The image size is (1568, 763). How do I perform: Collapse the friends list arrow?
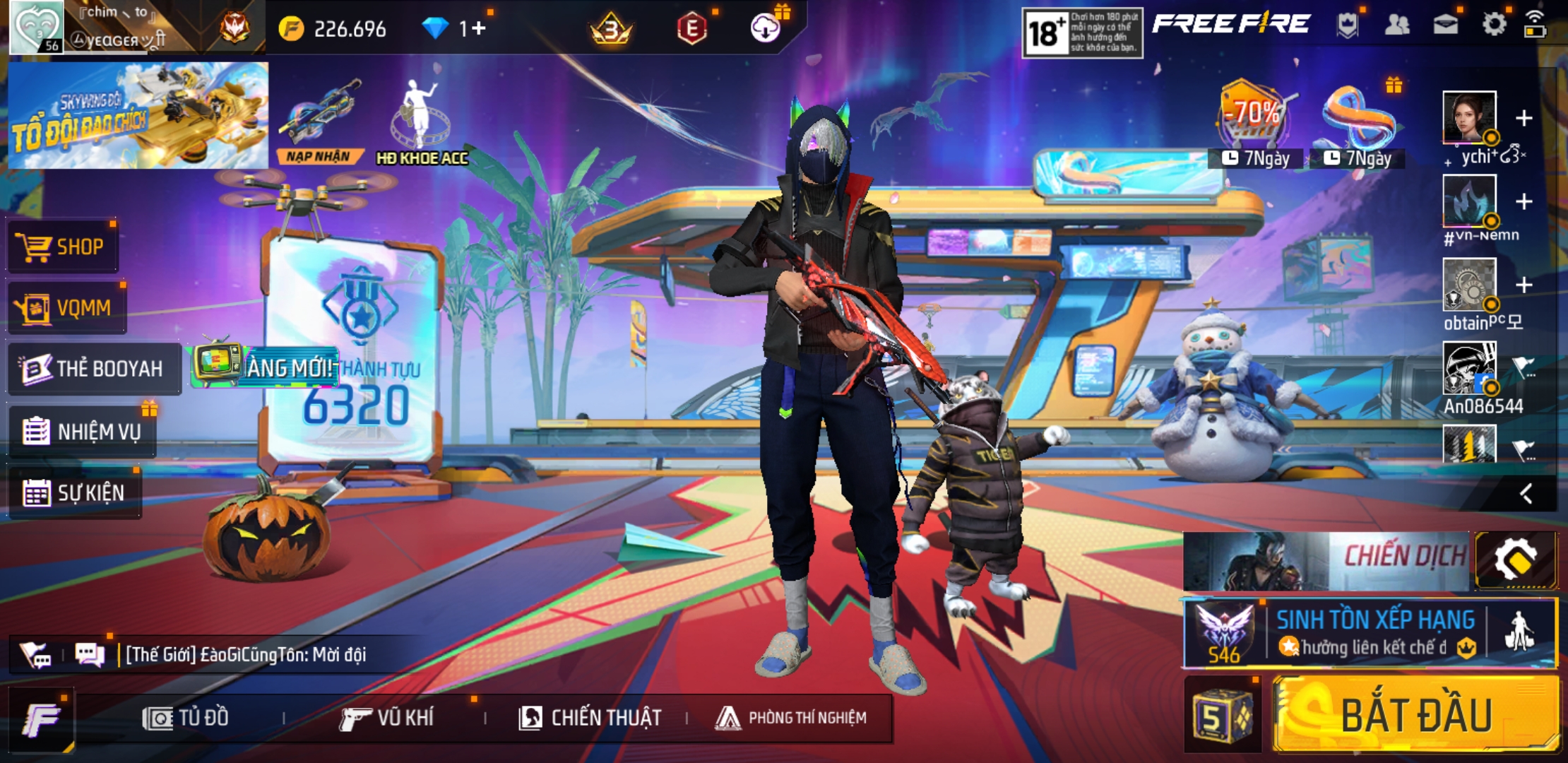tap(1526, 493)
